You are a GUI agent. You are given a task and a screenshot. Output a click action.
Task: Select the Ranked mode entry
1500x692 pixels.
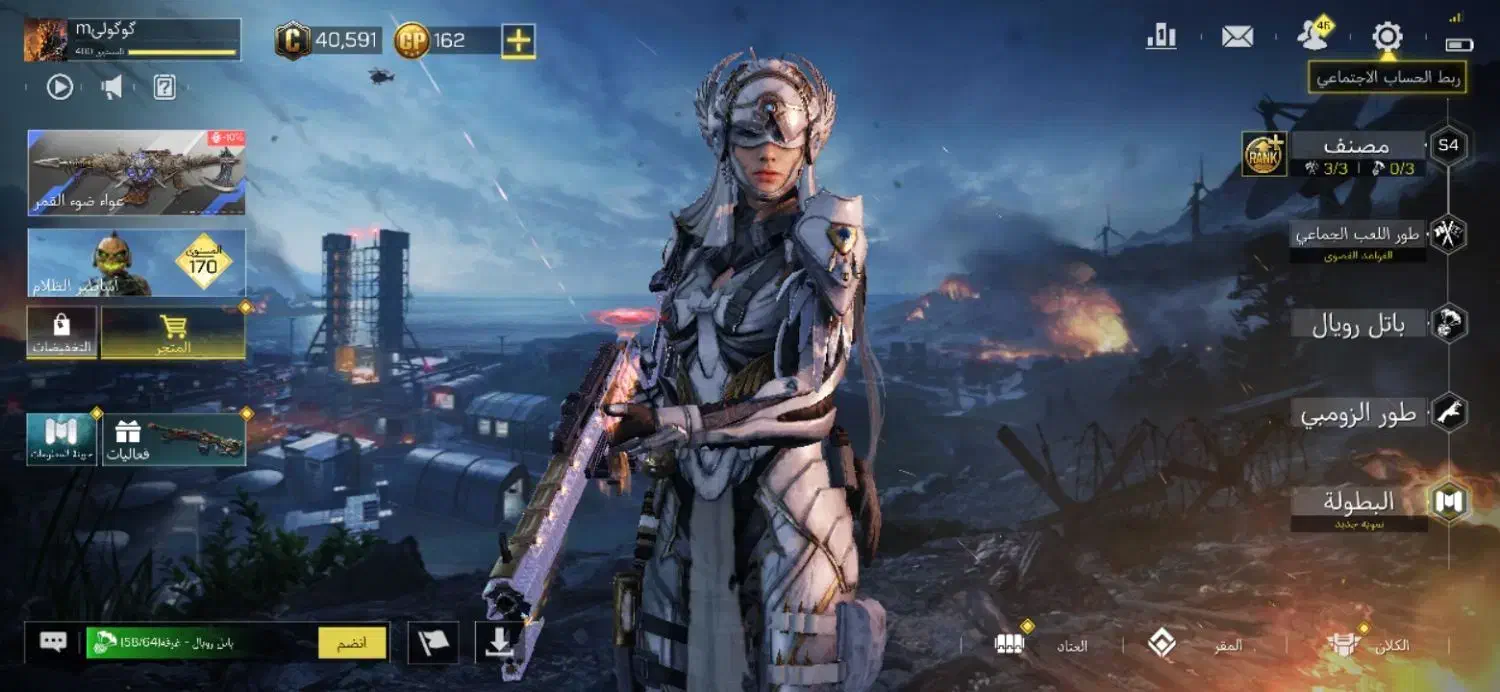[x=1357, y=147]
